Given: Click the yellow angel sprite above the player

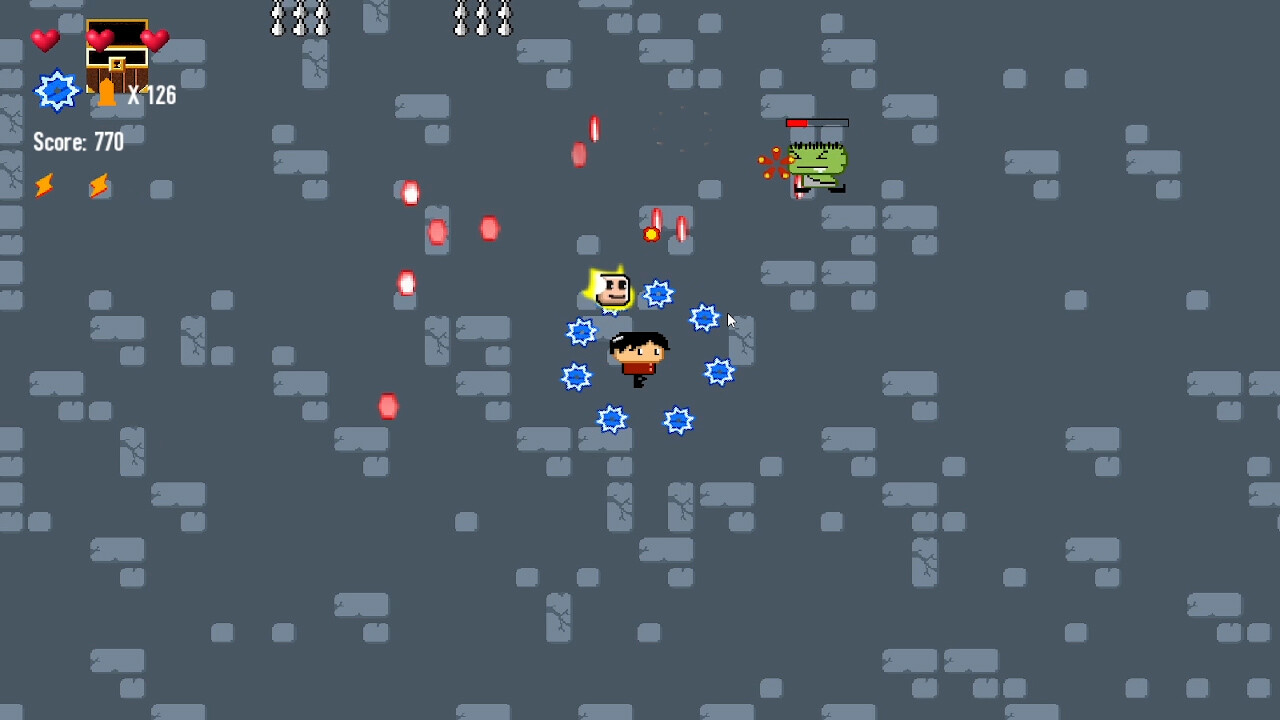Looking at the screenshot, I should (x=610, y=290).
